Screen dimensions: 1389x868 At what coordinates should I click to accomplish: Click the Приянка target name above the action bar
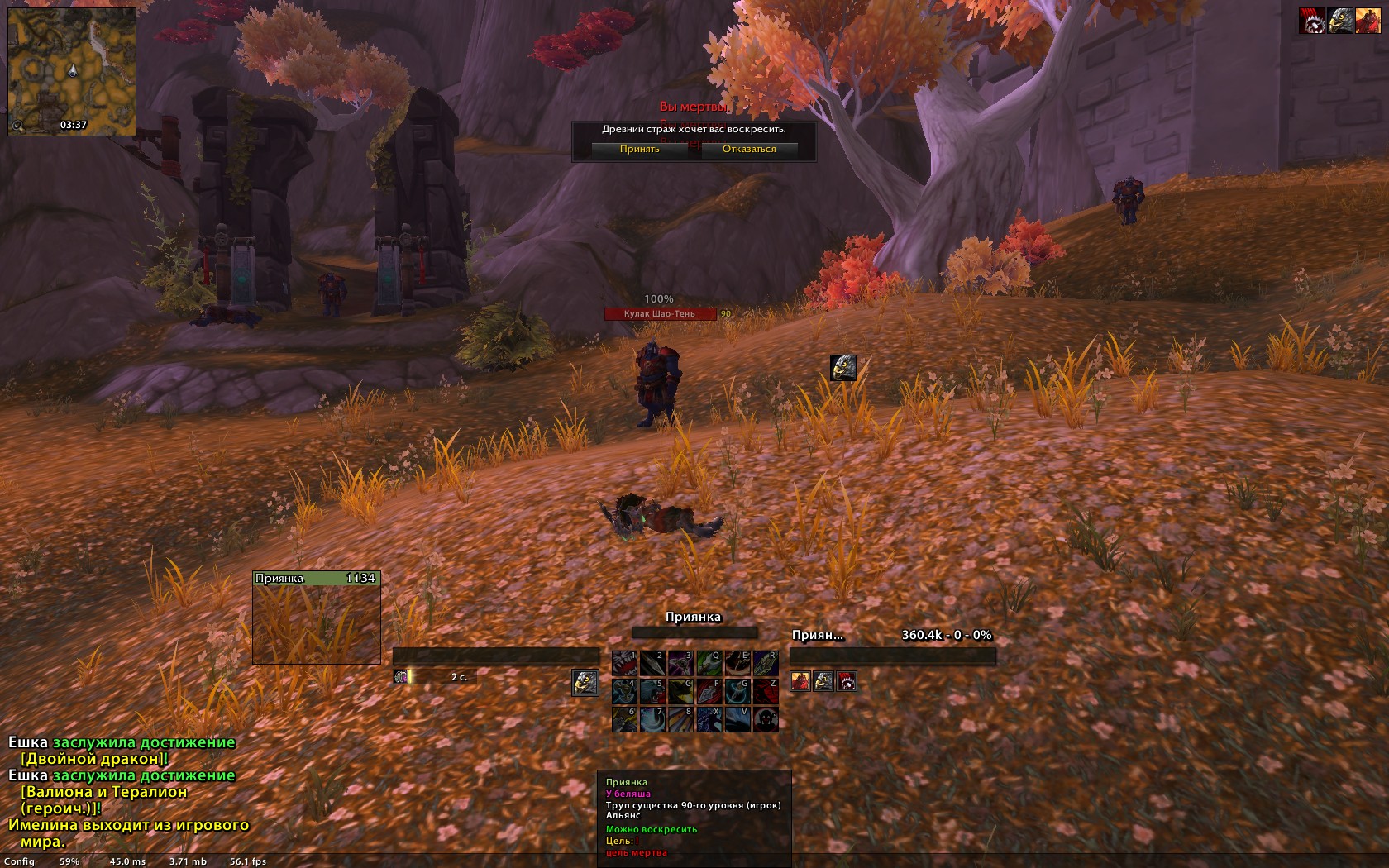click(x=693, y=618)
